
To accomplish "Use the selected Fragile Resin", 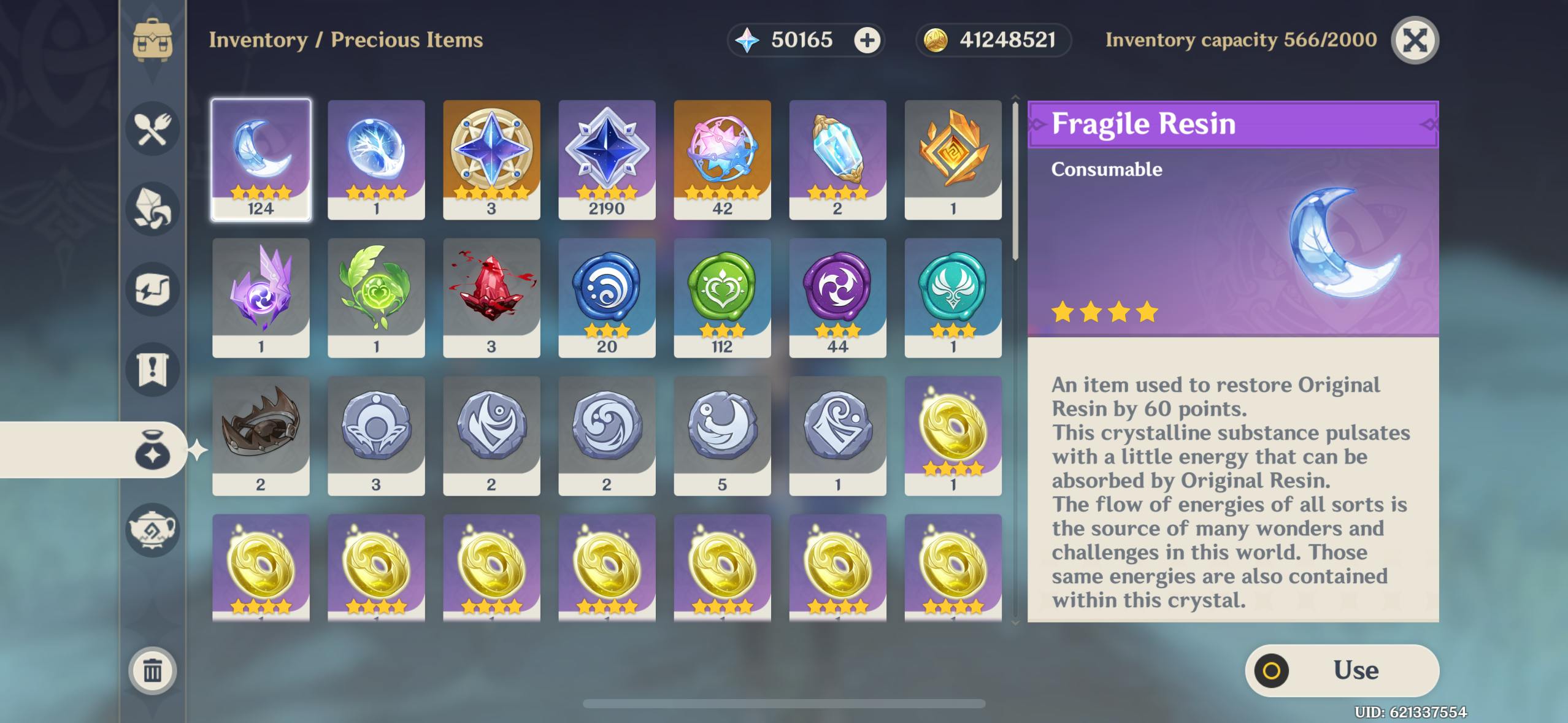I will [x=1342, y=670].
